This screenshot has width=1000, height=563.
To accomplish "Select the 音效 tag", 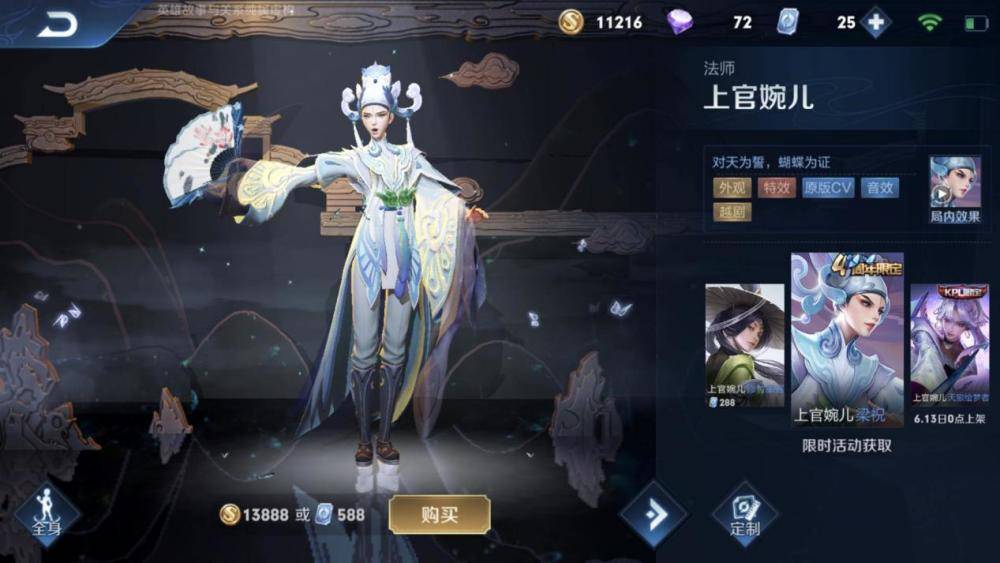I will tap(879, 187).
